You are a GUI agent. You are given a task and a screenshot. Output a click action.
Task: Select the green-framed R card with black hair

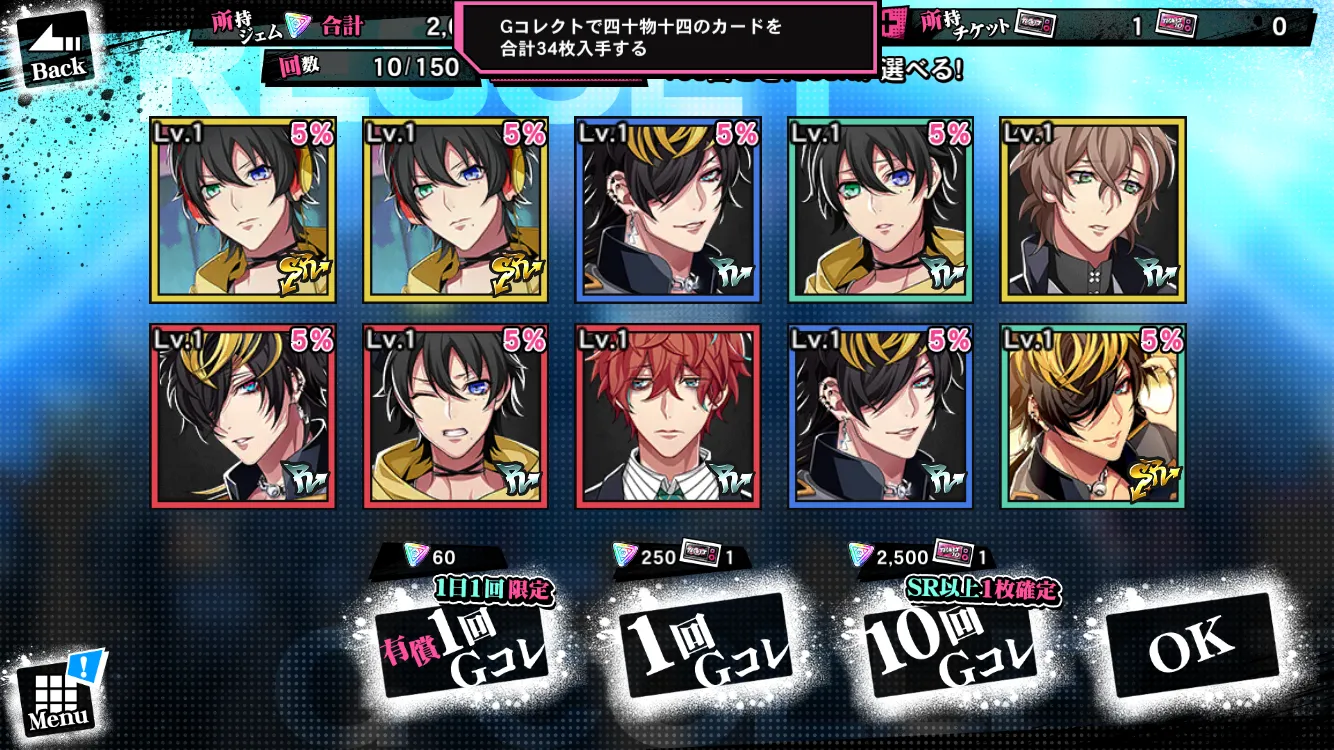click(880, 210)
